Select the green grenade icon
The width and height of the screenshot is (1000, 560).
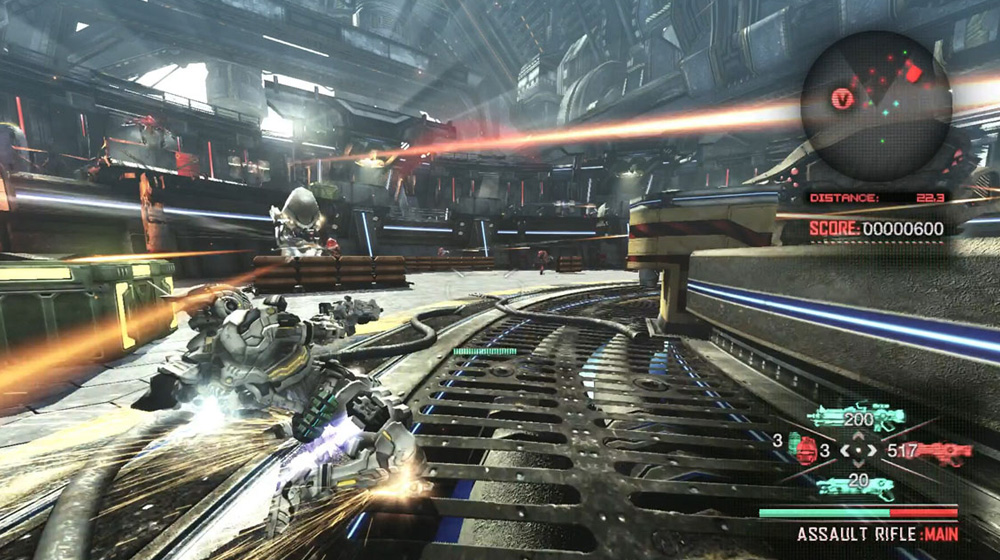(796, 444)
